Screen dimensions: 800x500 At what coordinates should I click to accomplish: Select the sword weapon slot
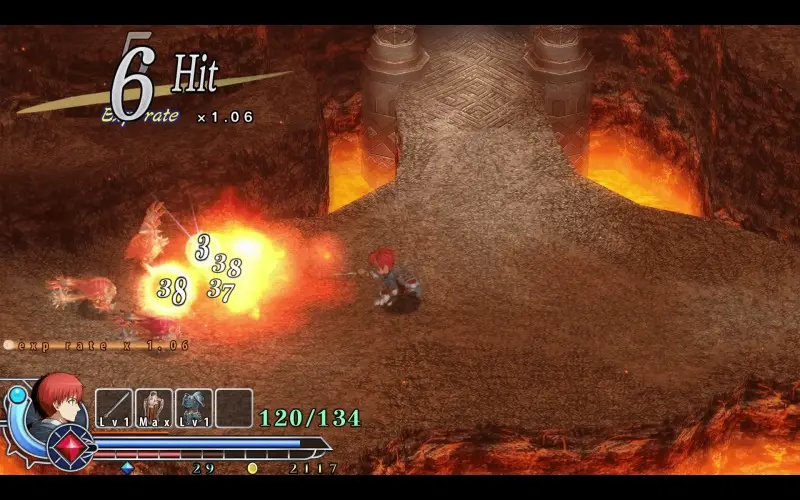[113, 408]
